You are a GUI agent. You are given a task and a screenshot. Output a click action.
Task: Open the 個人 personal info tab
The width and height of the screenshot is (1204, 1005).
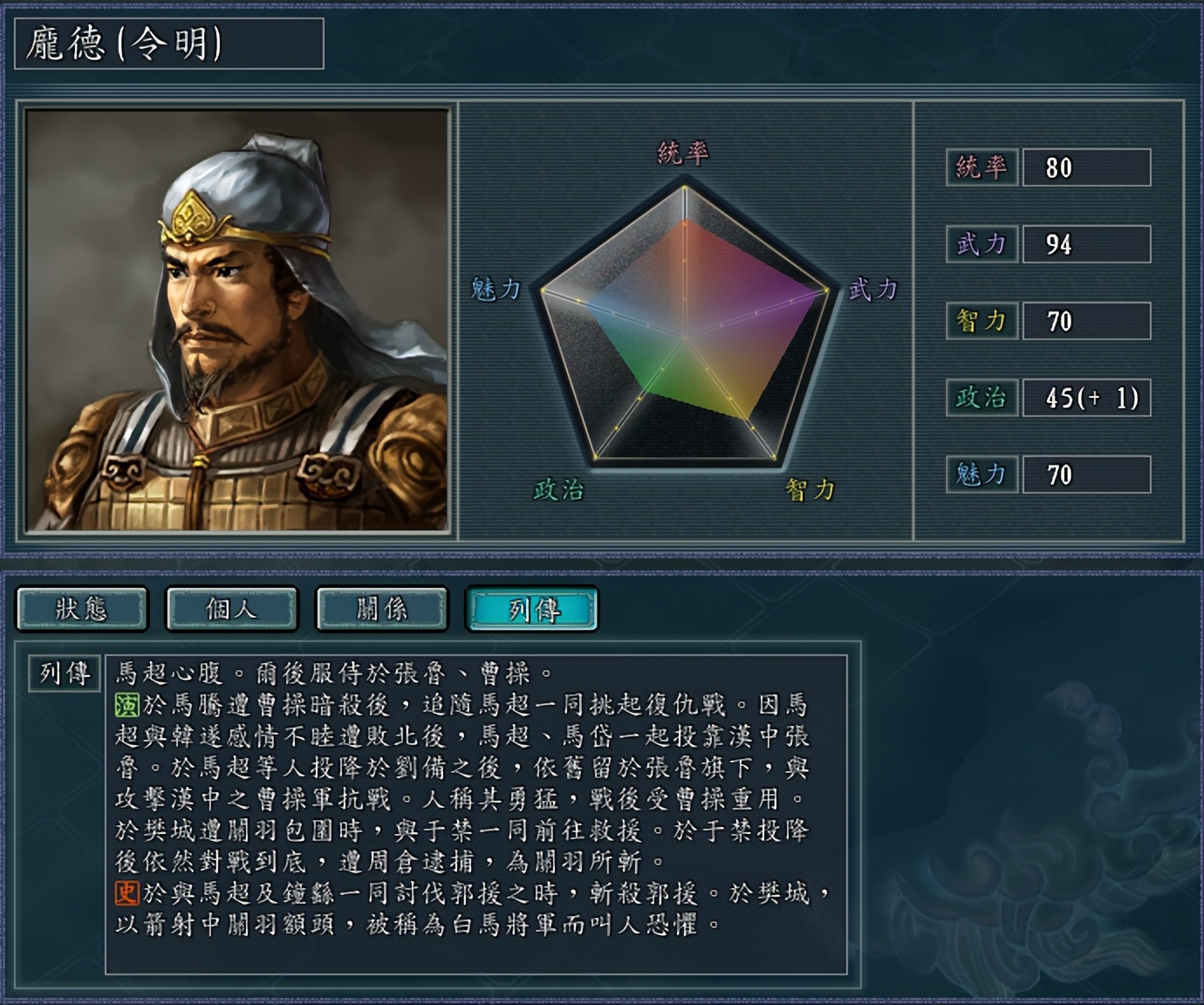tap(231, 610)
